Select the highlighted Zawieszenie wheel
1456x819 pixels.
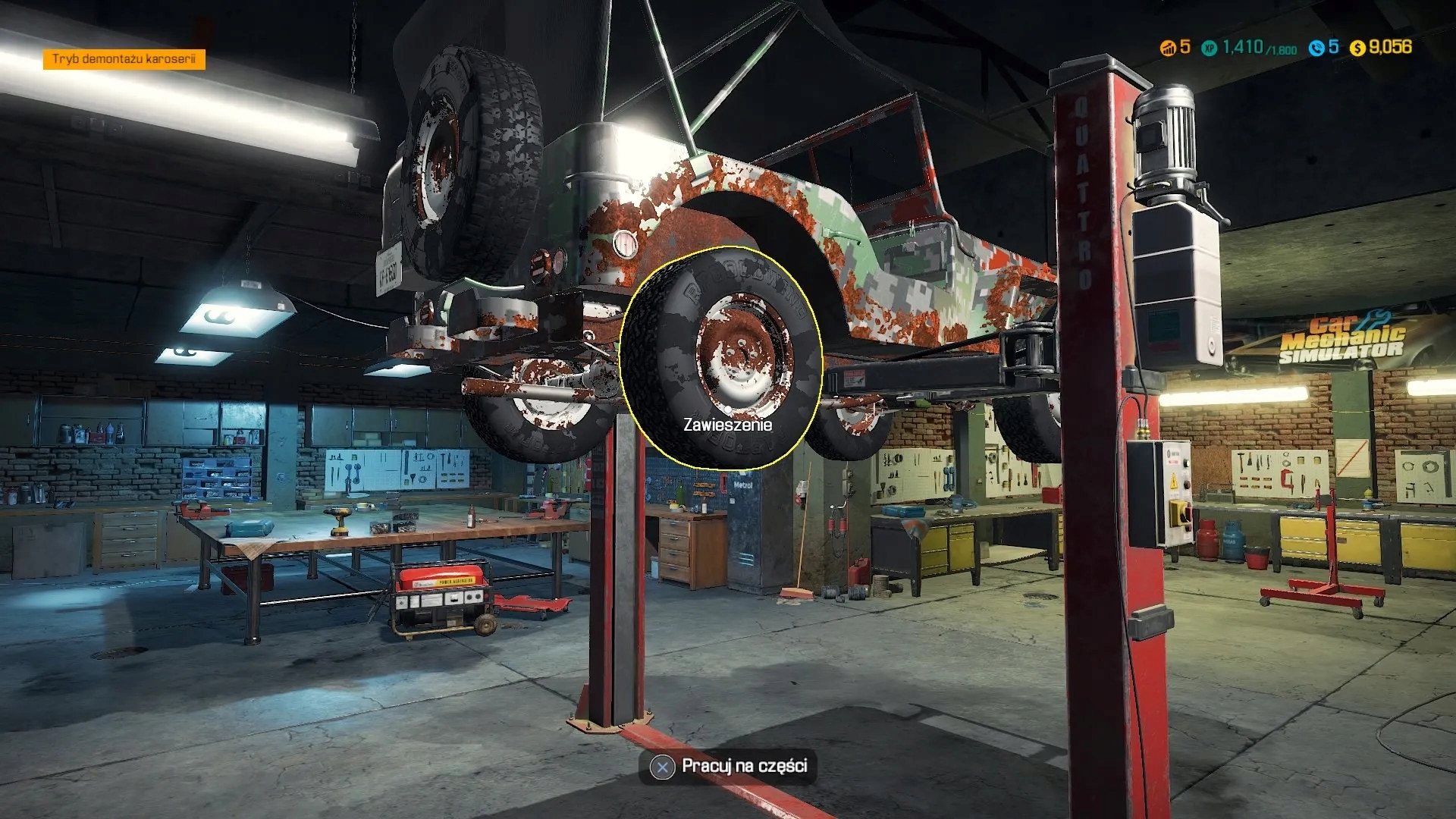tap(722, 356)
